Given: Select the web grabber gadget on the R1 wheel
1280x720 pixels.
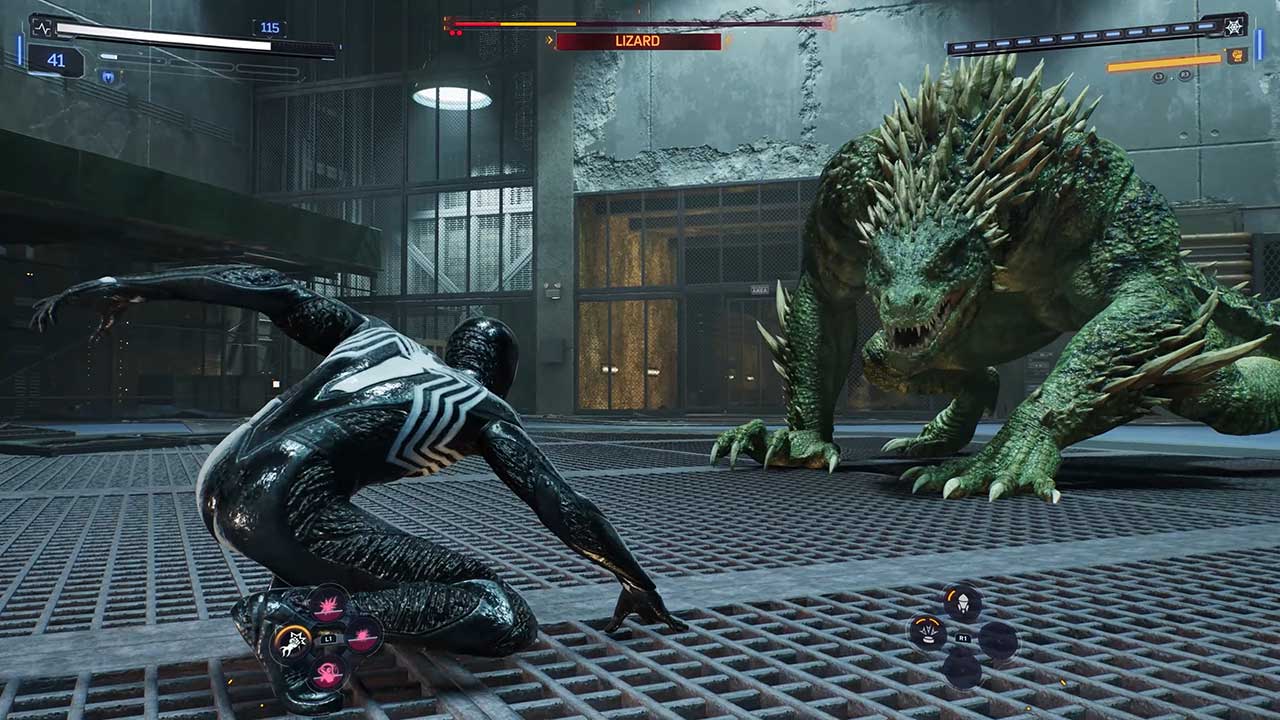Looking at the screenshot, I should [x=928, y=631].
